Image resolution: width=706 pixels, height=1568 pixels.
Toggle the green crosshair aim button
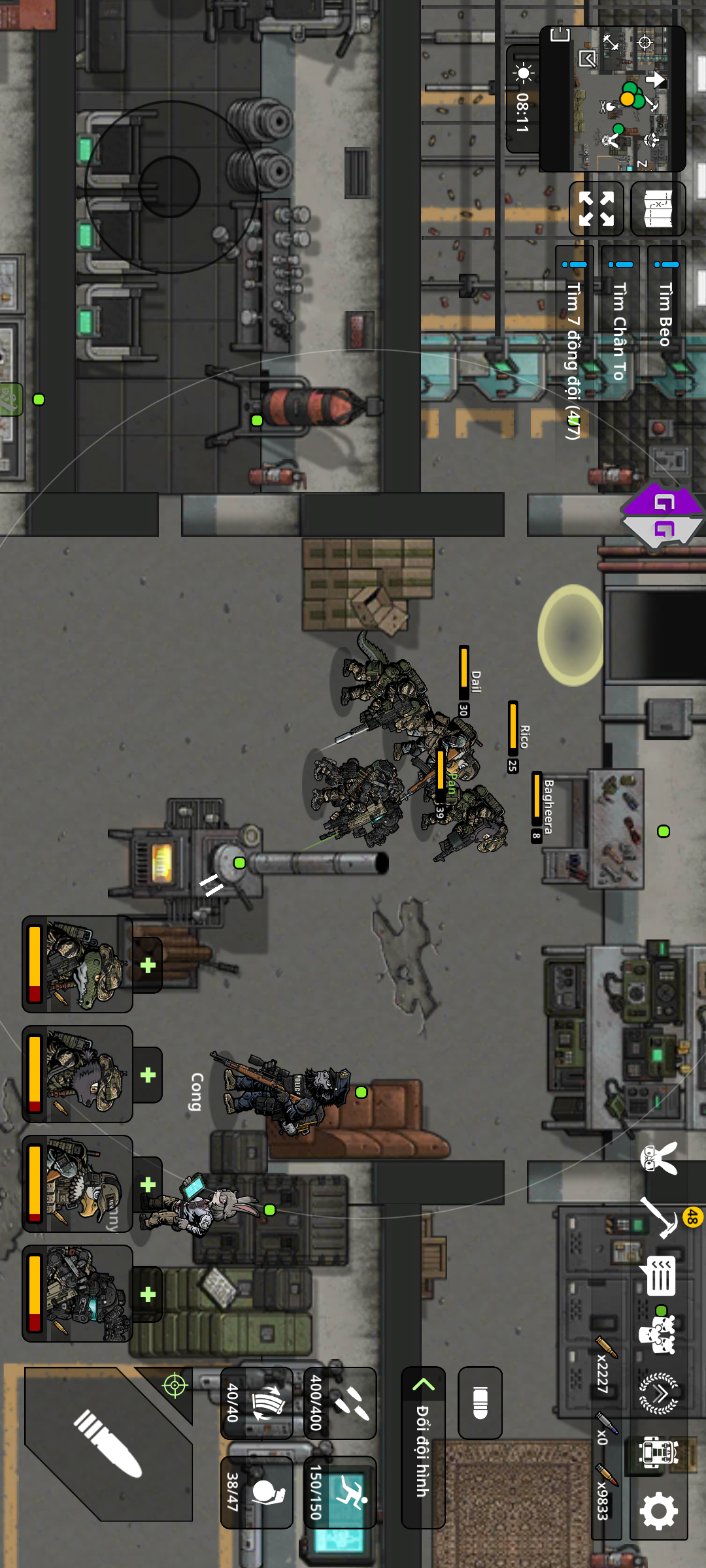[x=175, y=1384]
